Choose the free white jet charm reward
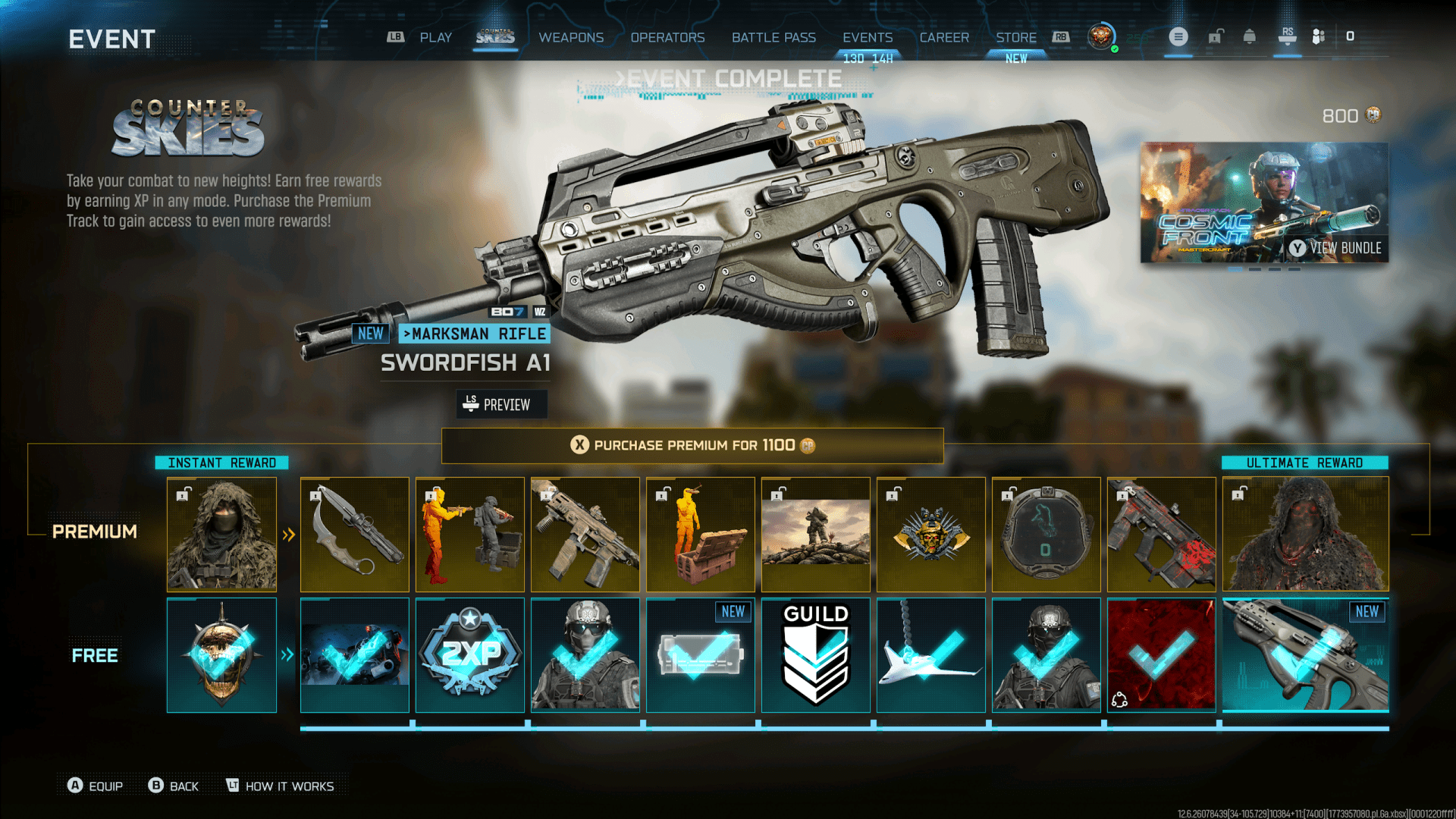The image size is (1456, 819). [930, 655]
